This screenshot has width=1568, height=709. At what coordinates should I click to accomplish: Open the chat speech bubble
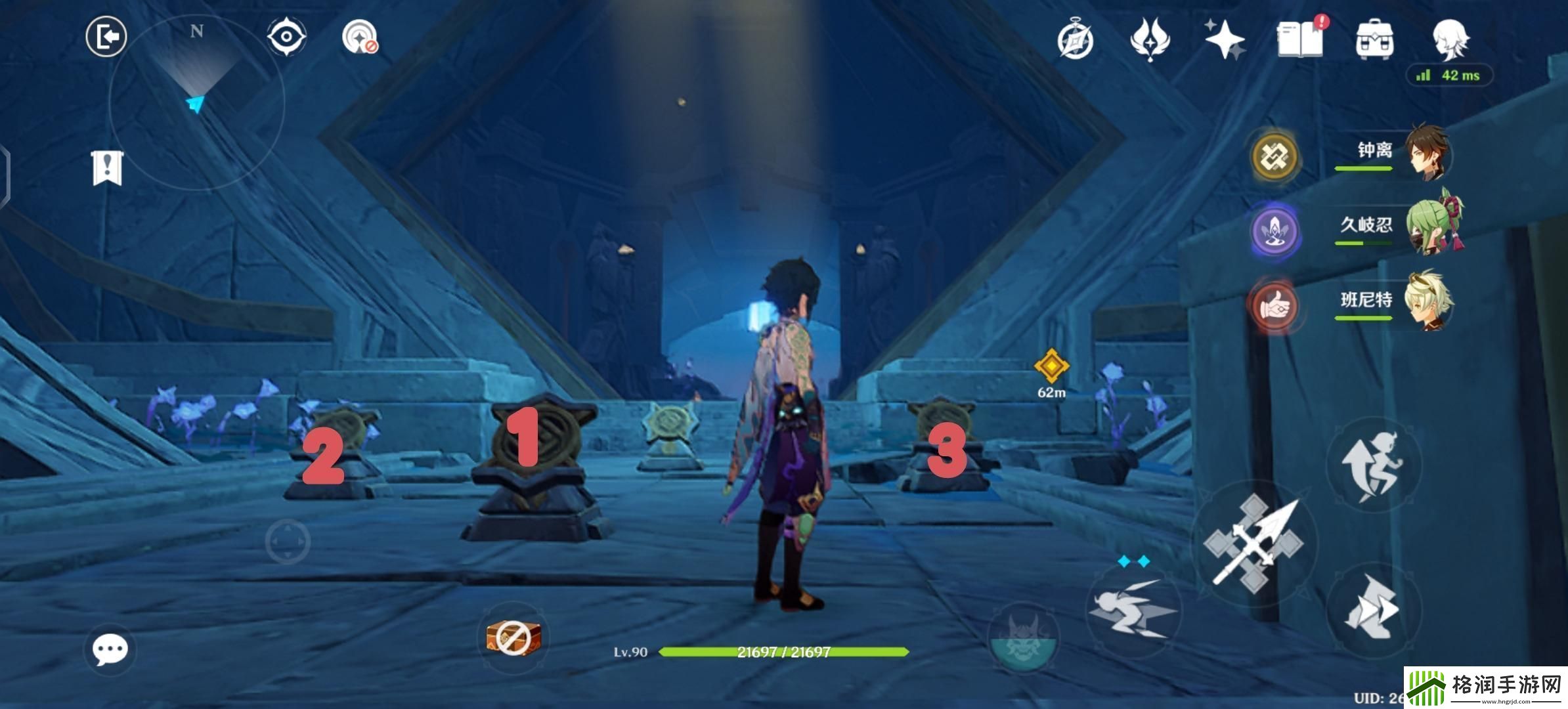pyautogui.click(x=110, y=649)
